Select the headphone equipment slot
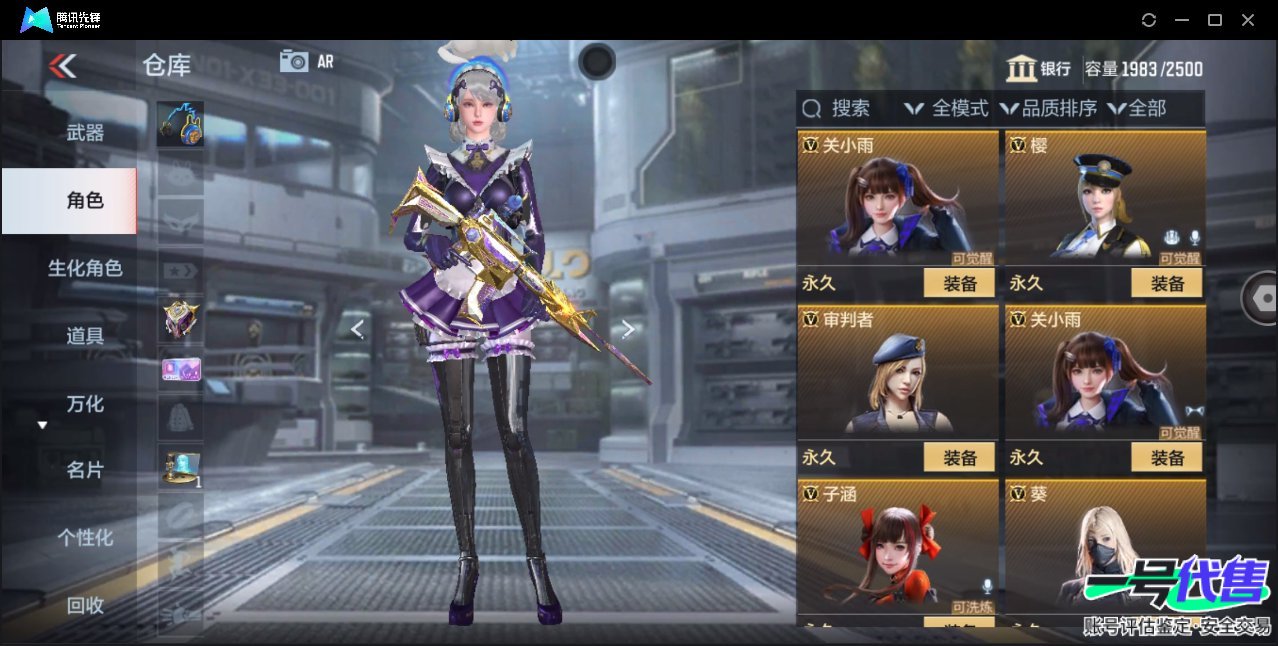Image resolution: width=1278 pixels, height=646 pixels. (x=180, y=124)
